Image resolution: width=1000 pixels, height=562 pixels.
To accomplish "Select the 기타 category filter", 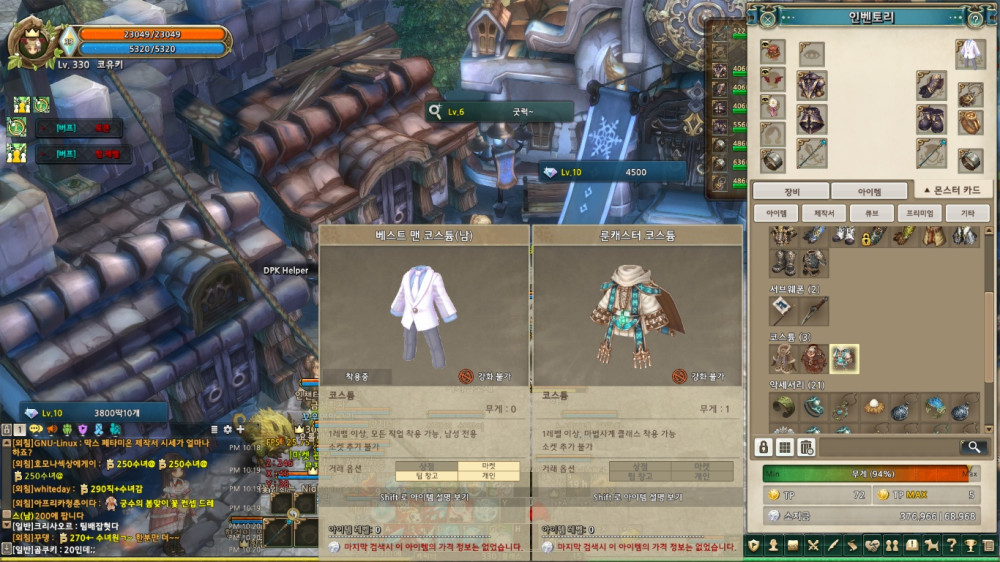I will tap(967, 213).
